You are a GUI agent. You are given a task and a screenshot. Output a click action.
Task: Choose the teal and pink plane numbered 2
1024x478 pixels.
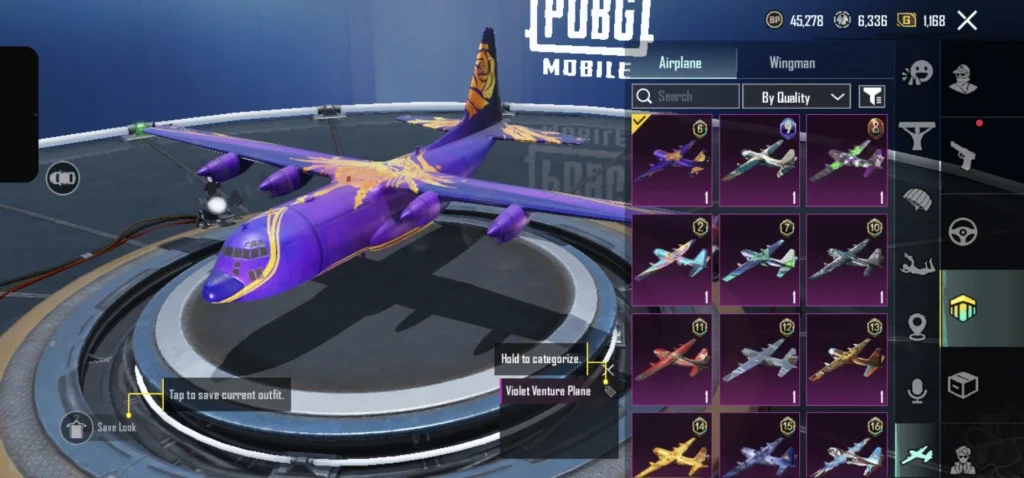672,260
